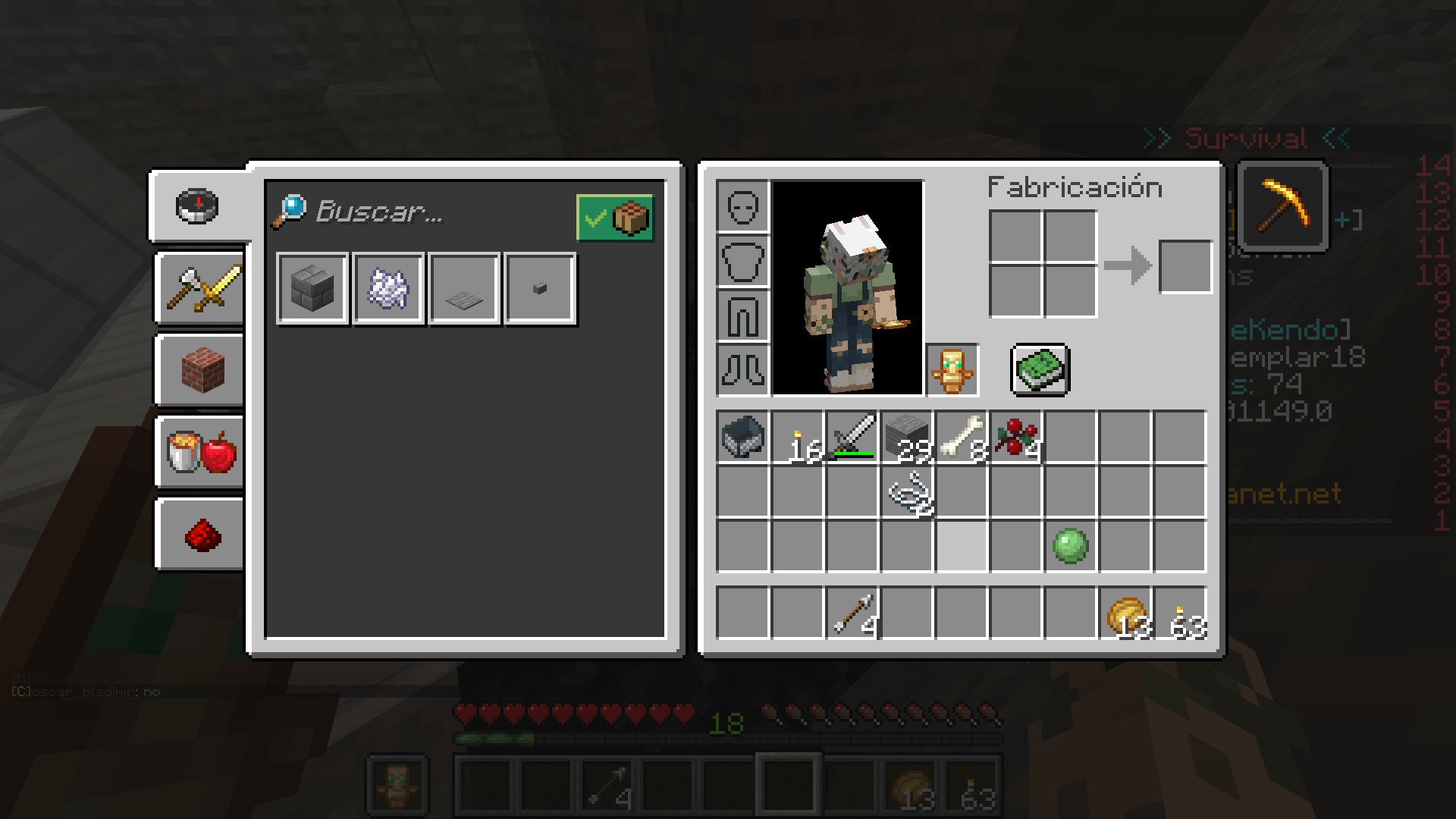Click the totem of undying in the offhand slot

(952, 370)
